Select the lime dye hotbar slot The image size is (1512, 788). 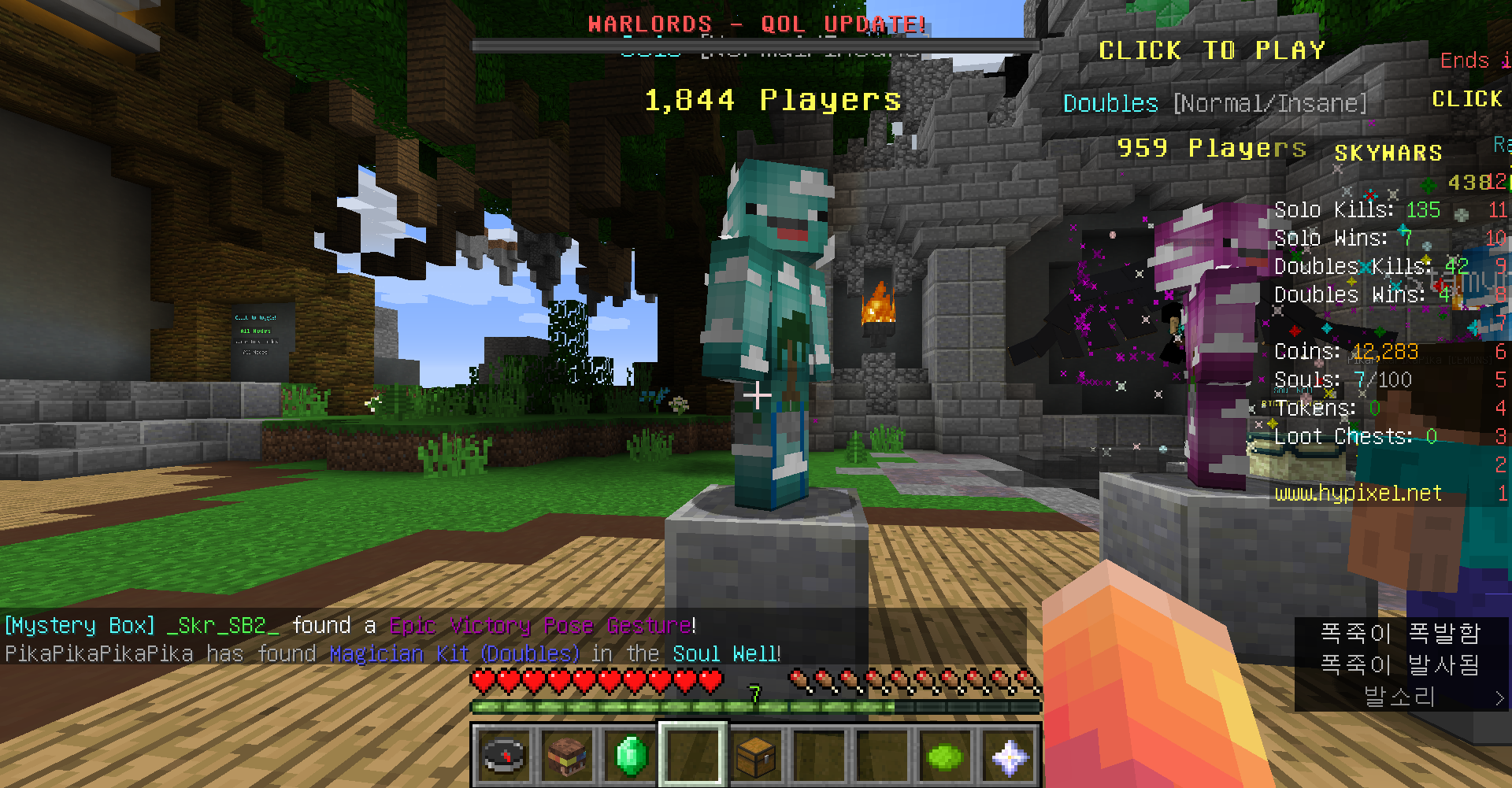(x=945, y=756)
